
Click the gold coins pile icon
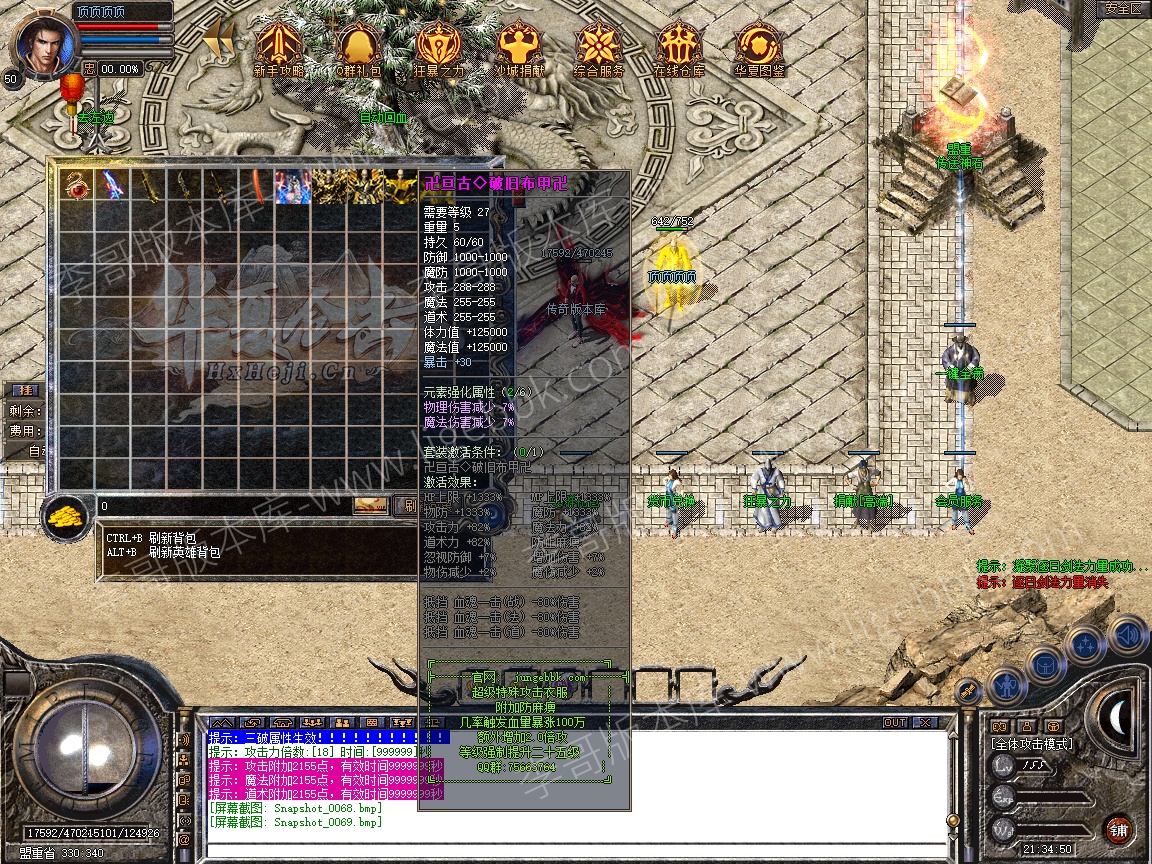[67, 516]
